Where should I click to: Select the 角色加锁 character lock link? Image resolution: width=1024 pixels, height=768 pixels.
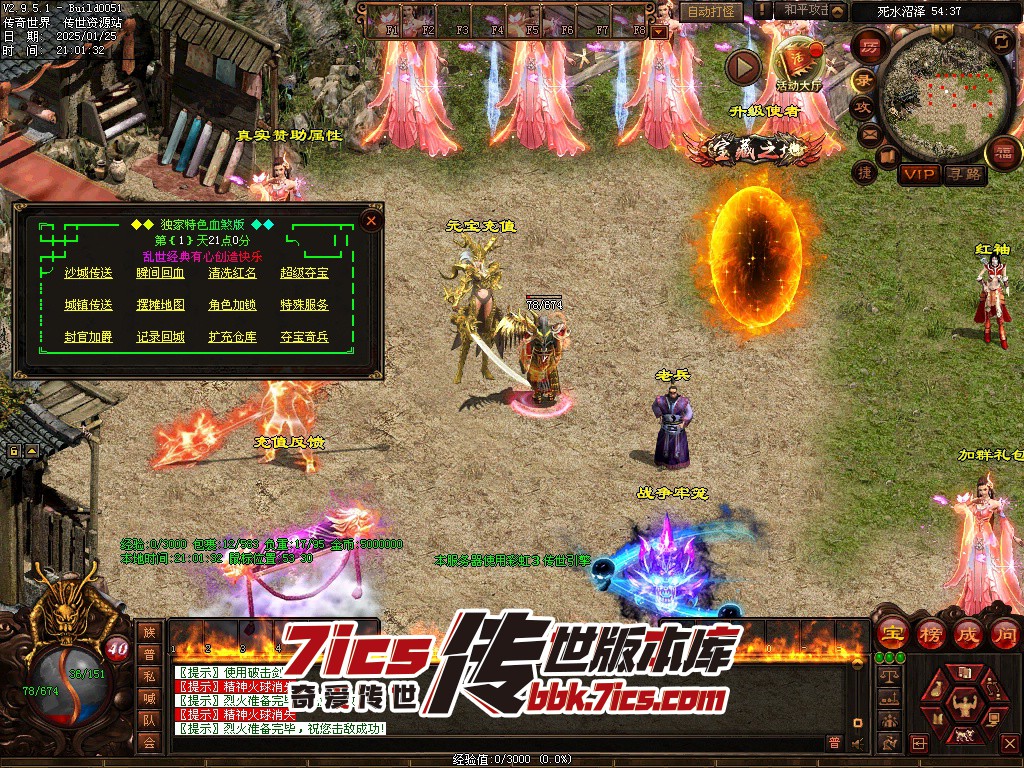pos(232,305)
